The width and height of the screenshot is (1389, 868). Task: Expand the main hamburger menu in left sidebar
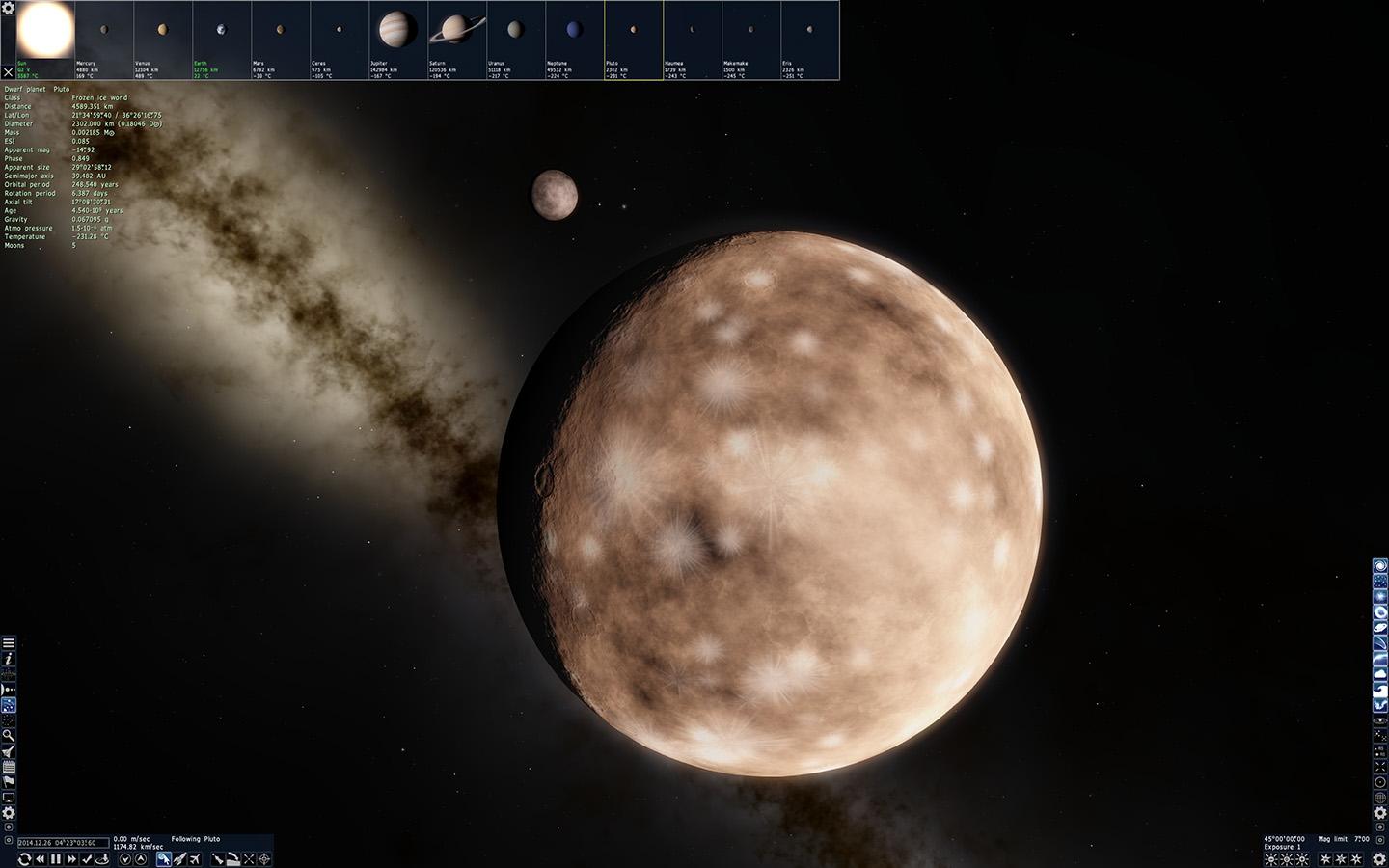pos(10,643)
